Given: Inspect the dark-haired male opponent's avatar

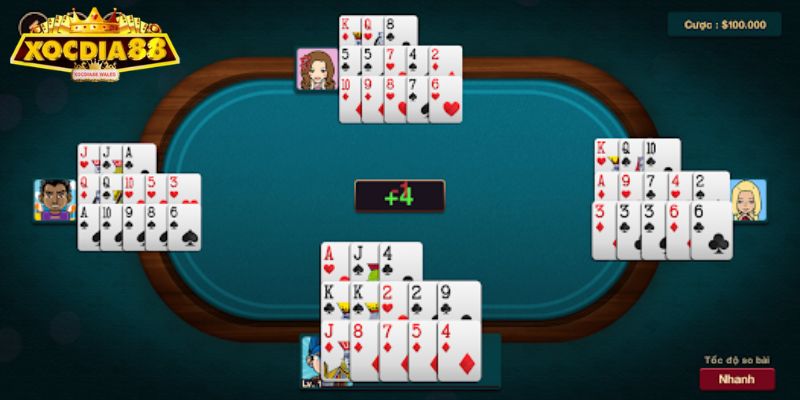Looking at the screenshot, I should coord(52,200).
